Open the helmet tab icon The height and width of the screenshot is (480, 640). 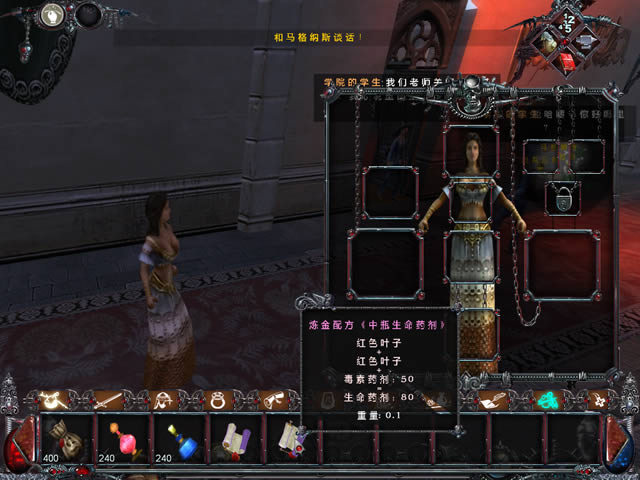[x=162, y=400]
